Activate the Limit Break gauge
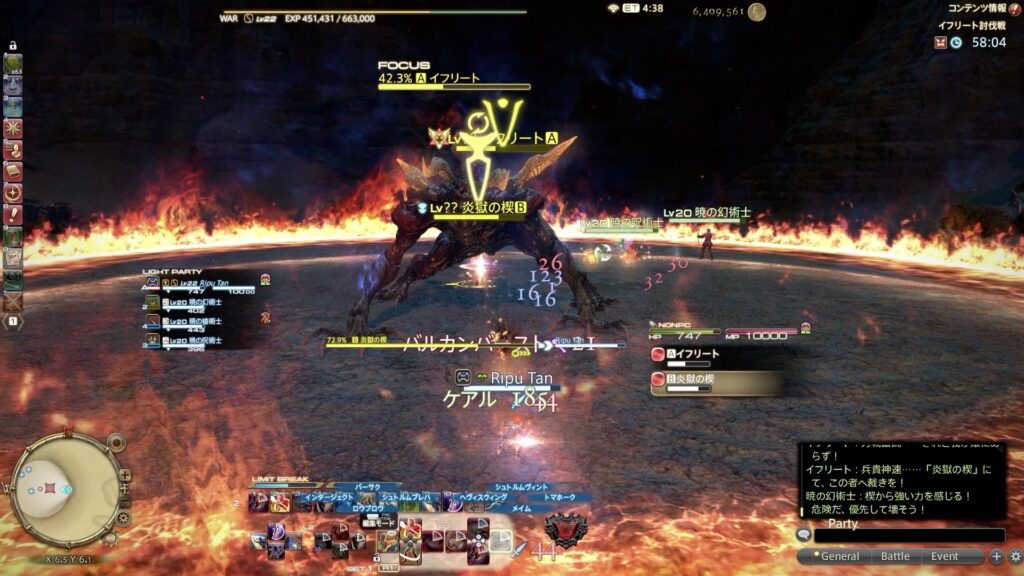This screenshot has height=576, width=1024. point(282,486)
